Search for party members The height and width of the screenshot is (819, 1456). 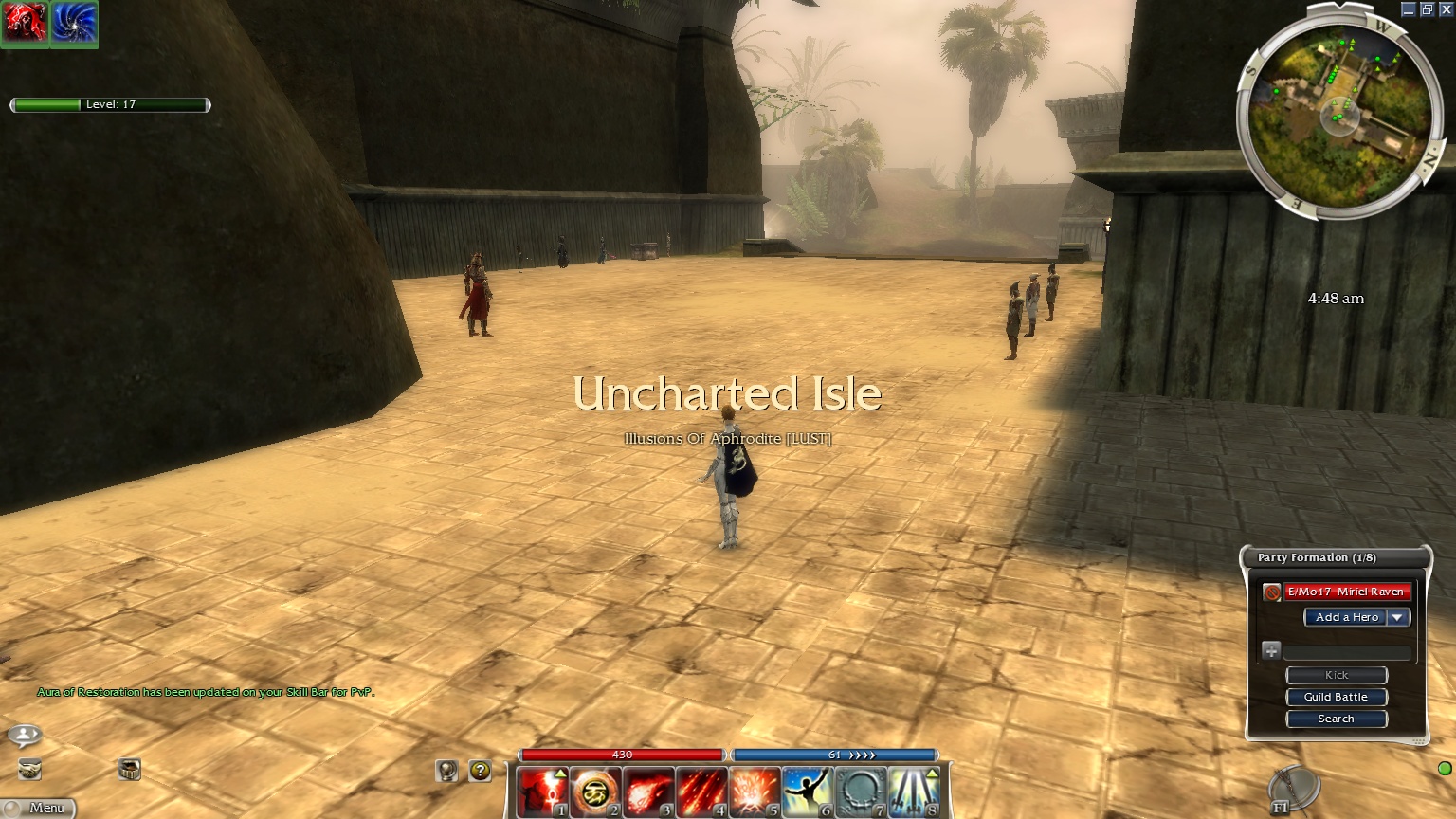pyautogui.click(x=1336, y=719)
